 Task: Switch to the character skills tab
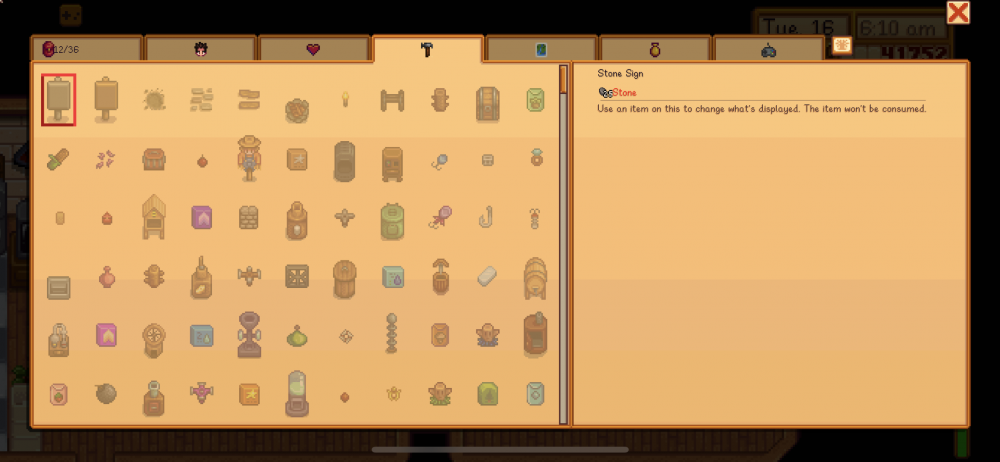[x=199, y=48]
